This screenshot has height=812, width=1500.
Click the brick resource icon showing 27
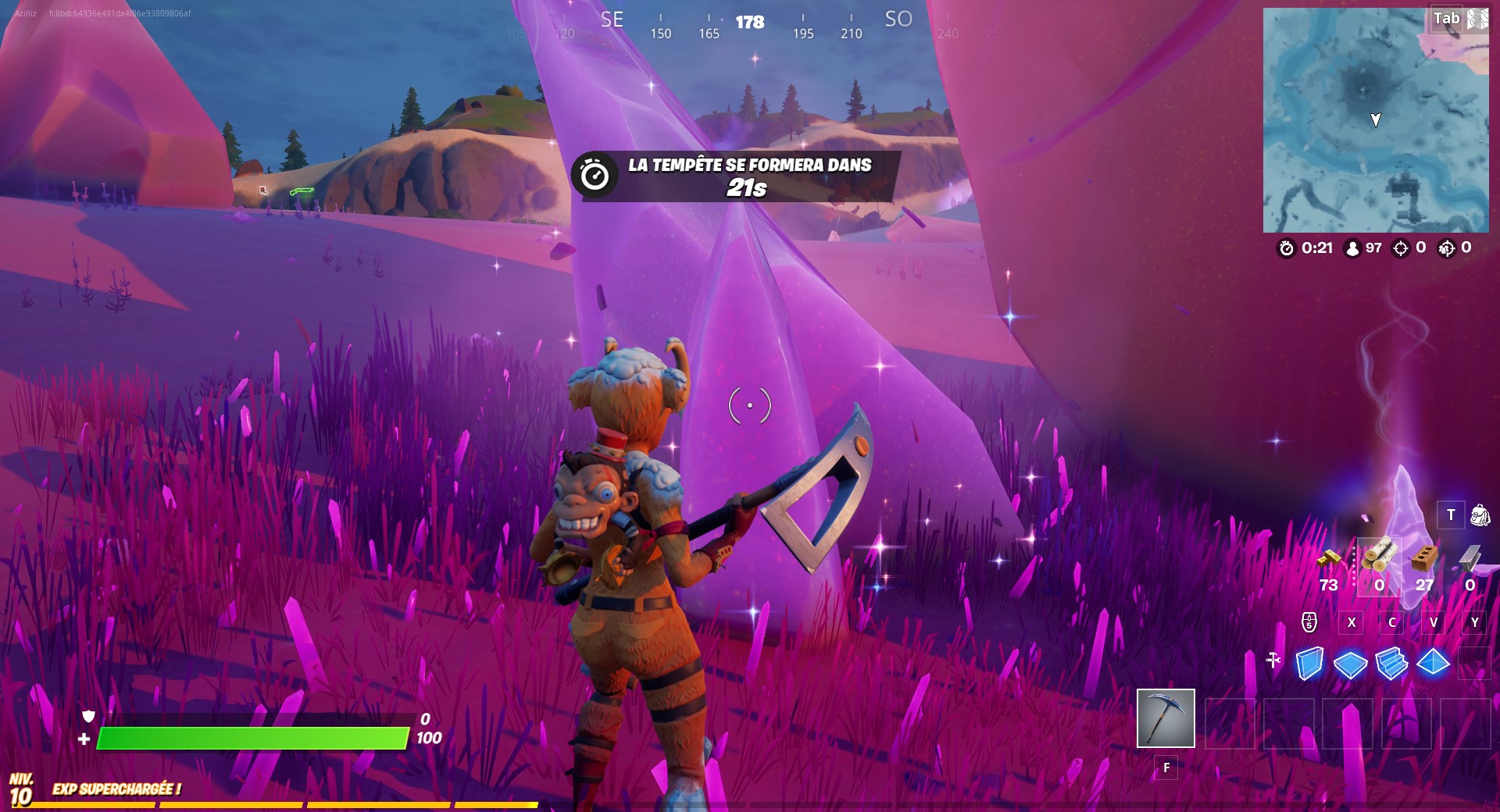pos(1423,559)
